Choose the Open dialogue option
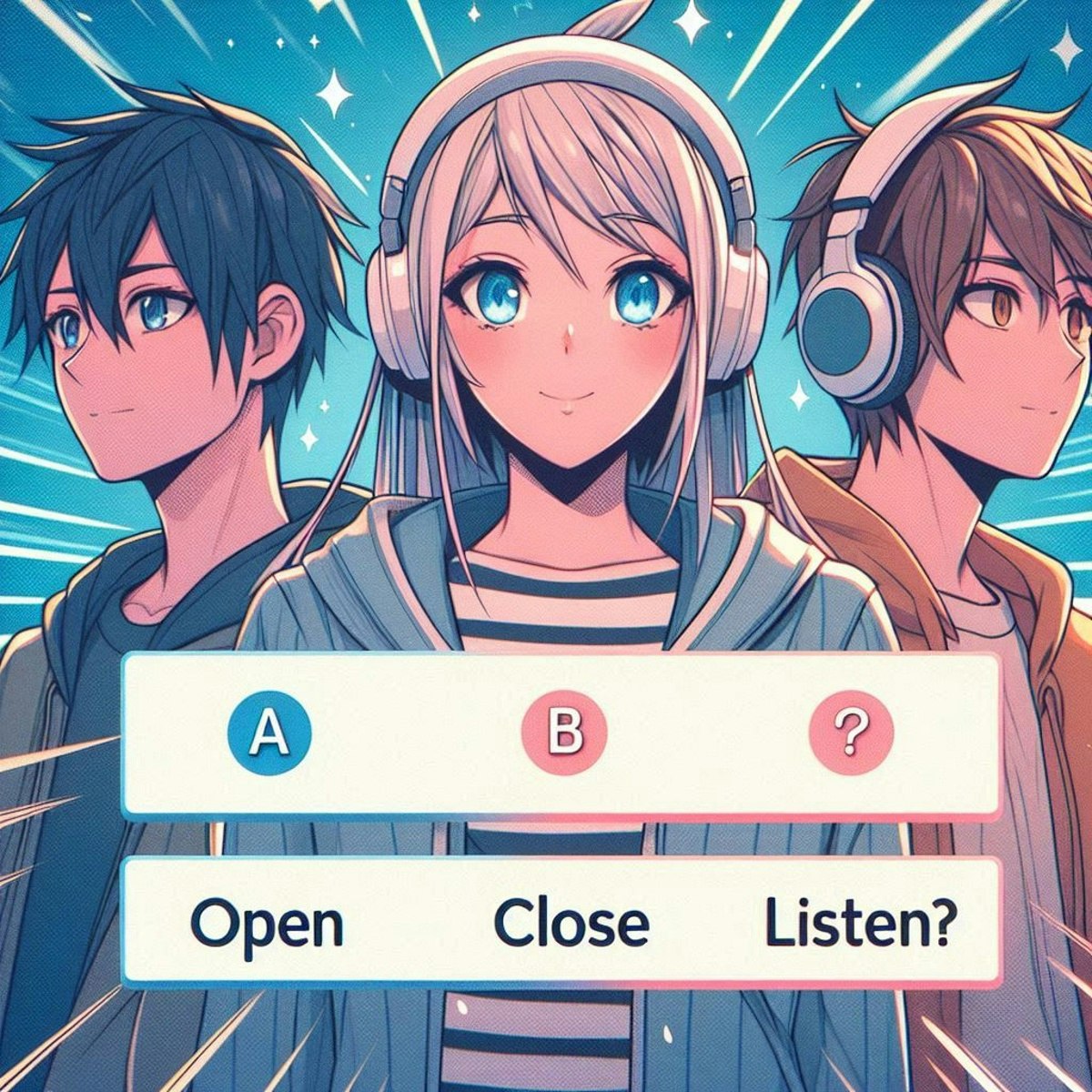 pyautogui.click(x=268, y=923)
